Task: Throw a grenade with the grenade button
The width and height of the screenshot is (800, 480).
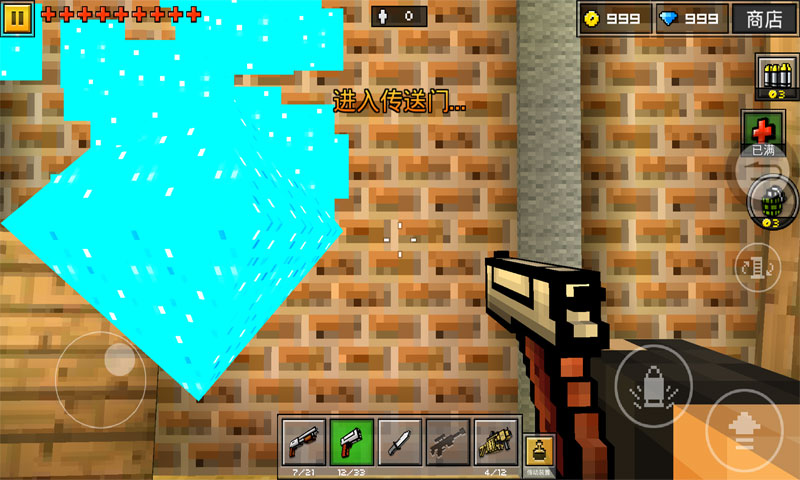Action: point(768,201)
